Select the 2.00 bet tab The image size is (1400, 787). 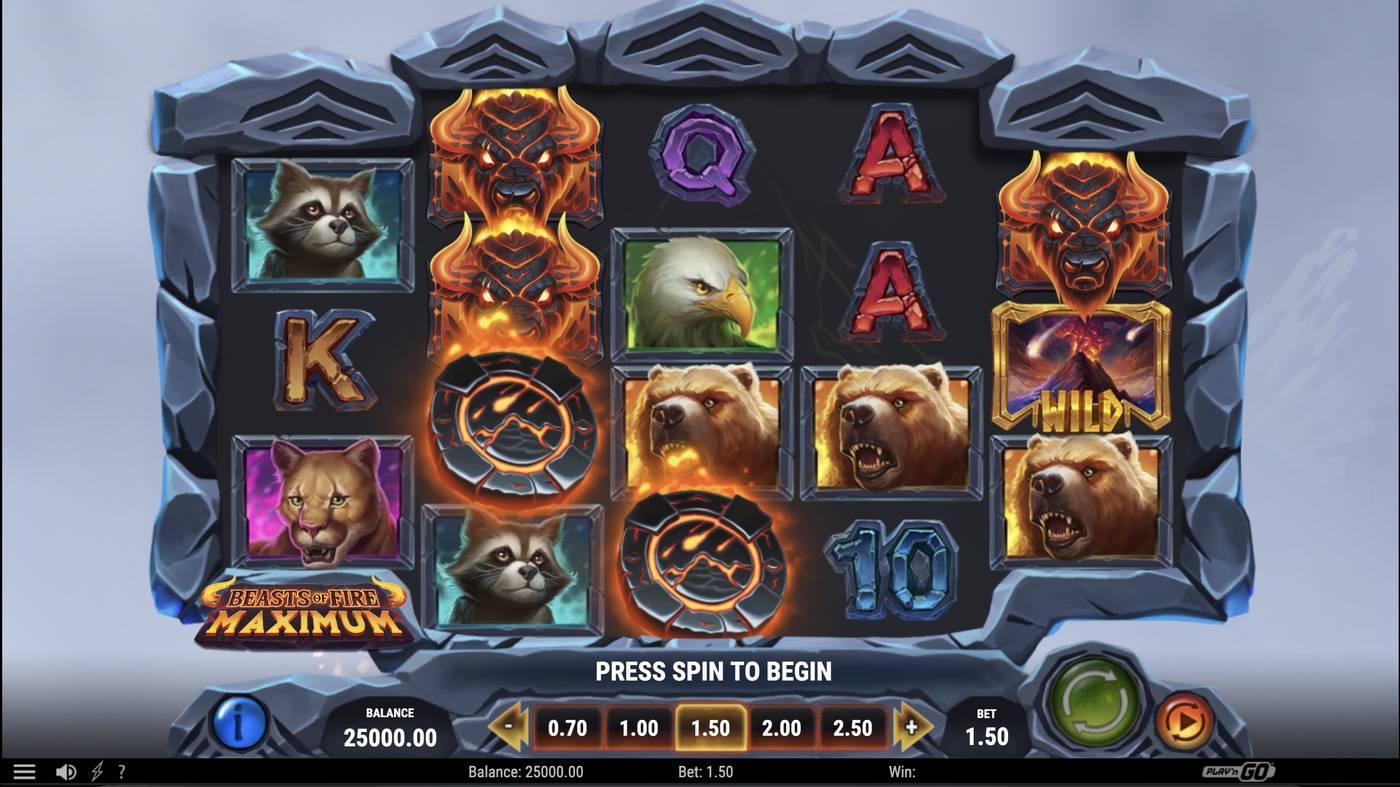781,728
